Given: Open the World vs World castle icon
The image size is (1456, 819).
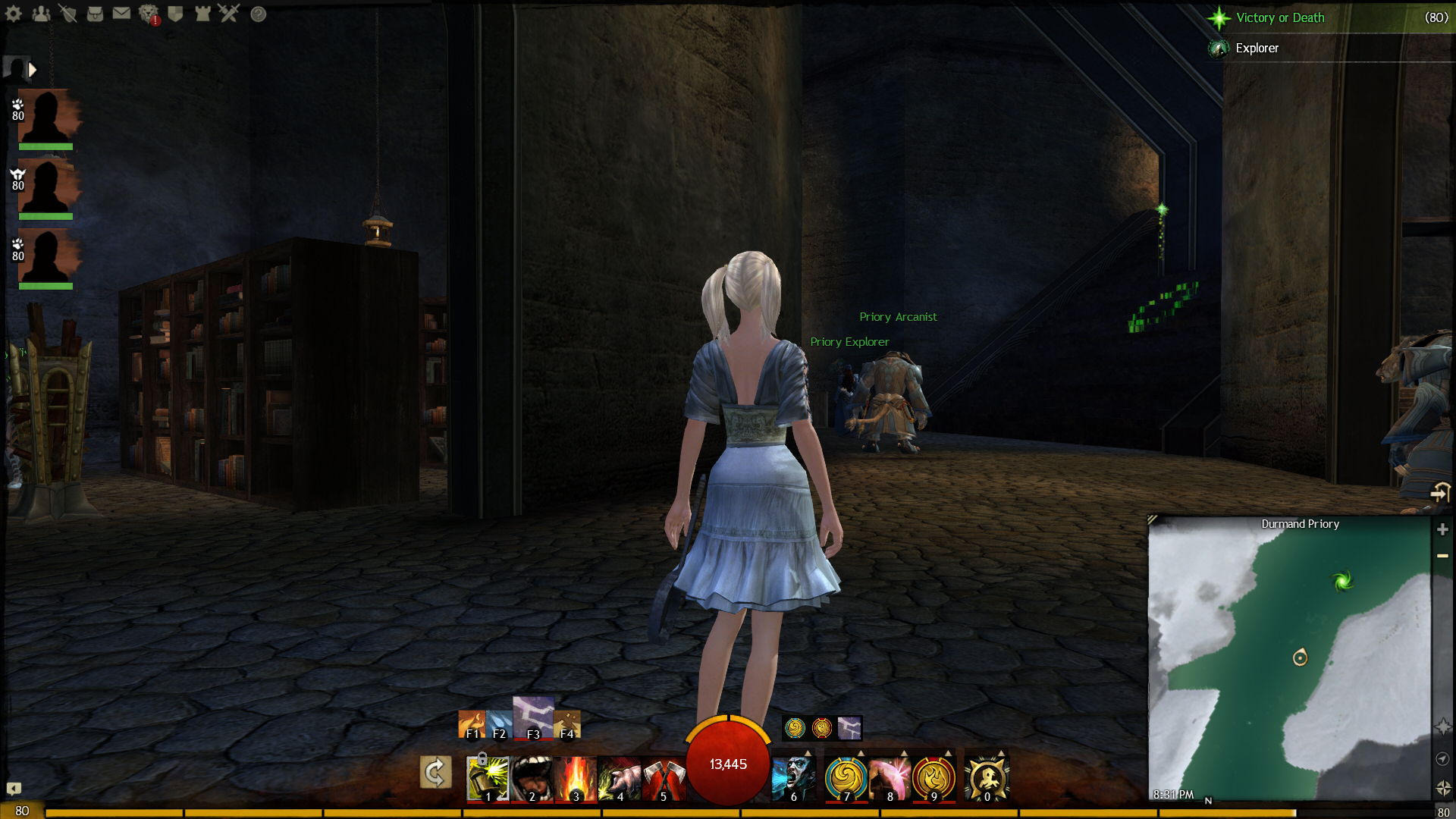Looking at the screenshot, I should pos(202,14).
